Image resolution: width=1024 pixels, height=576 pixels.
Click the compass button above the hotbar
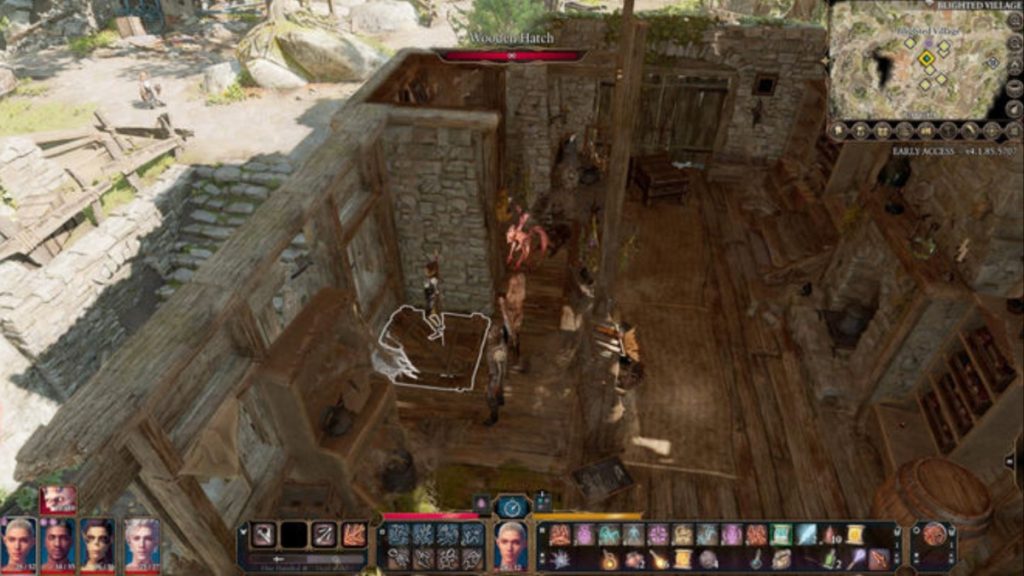click(511, 507)
